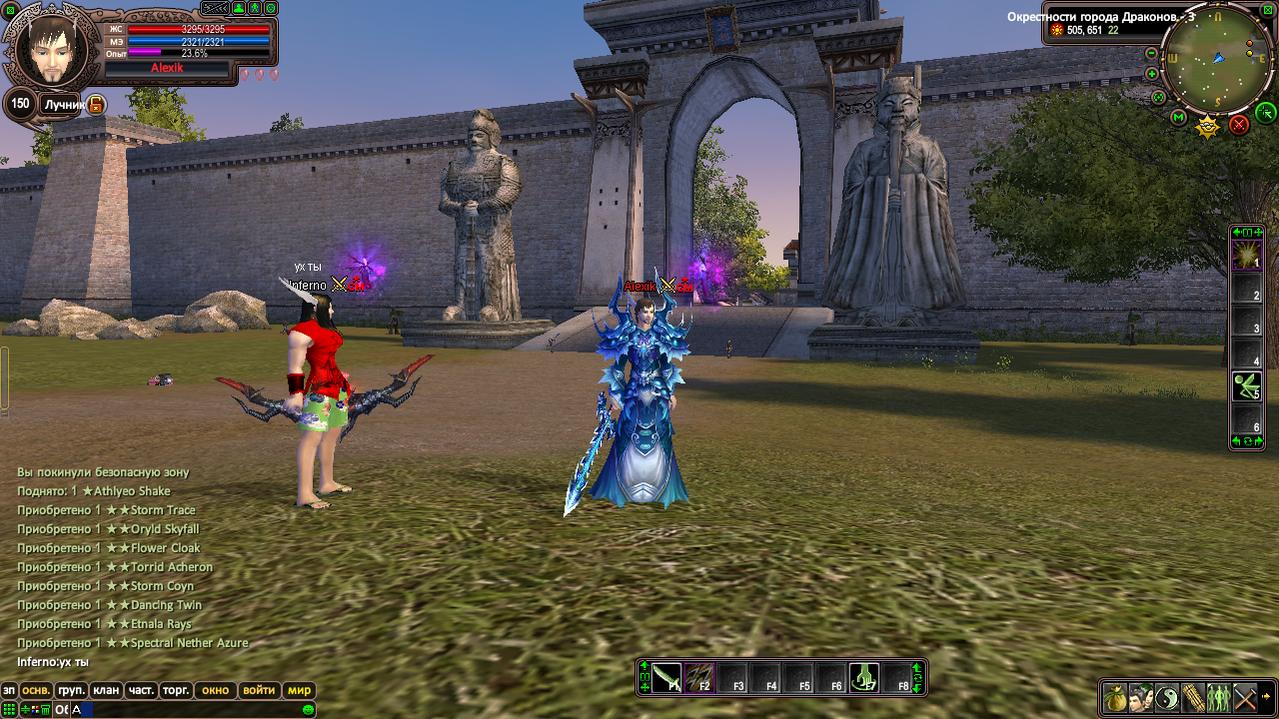Open the inventory bag icon
The image size is (1279, 719).
1115,697
